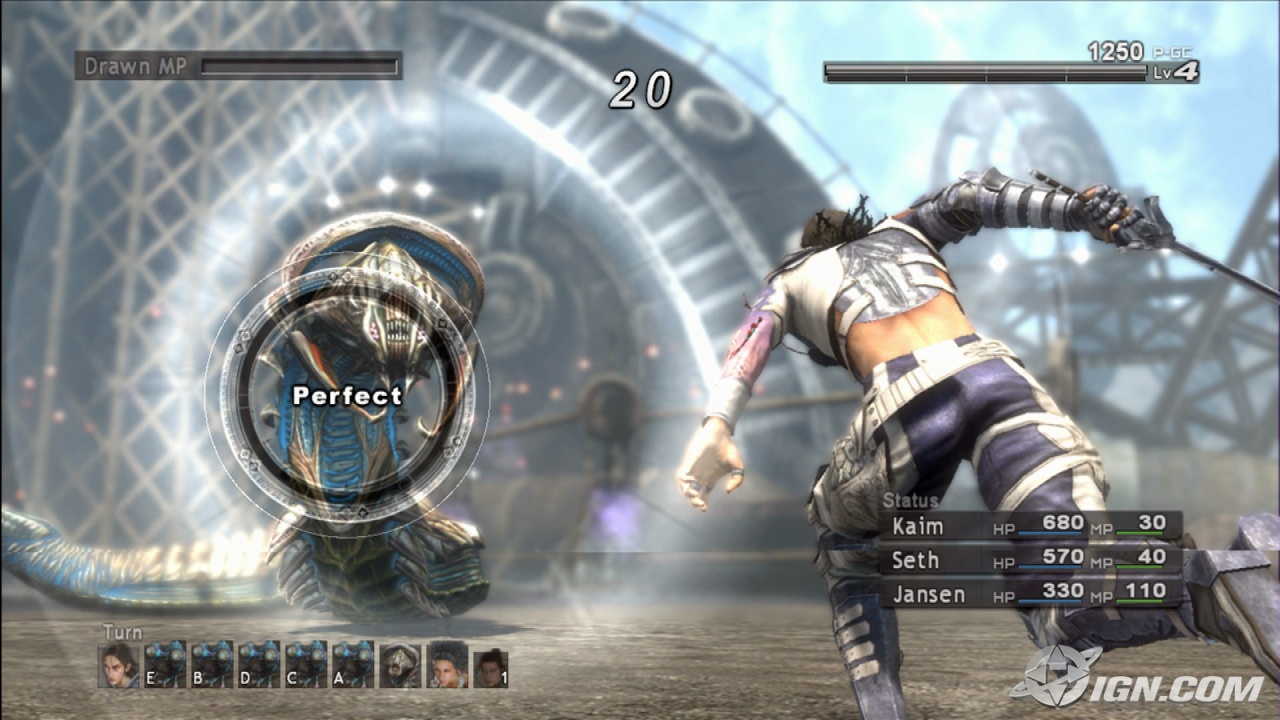This screenshot has height=720, width=1280.
Task: Click Kaim's portrait at the far left of Turn bar
Action: point(118,665)
